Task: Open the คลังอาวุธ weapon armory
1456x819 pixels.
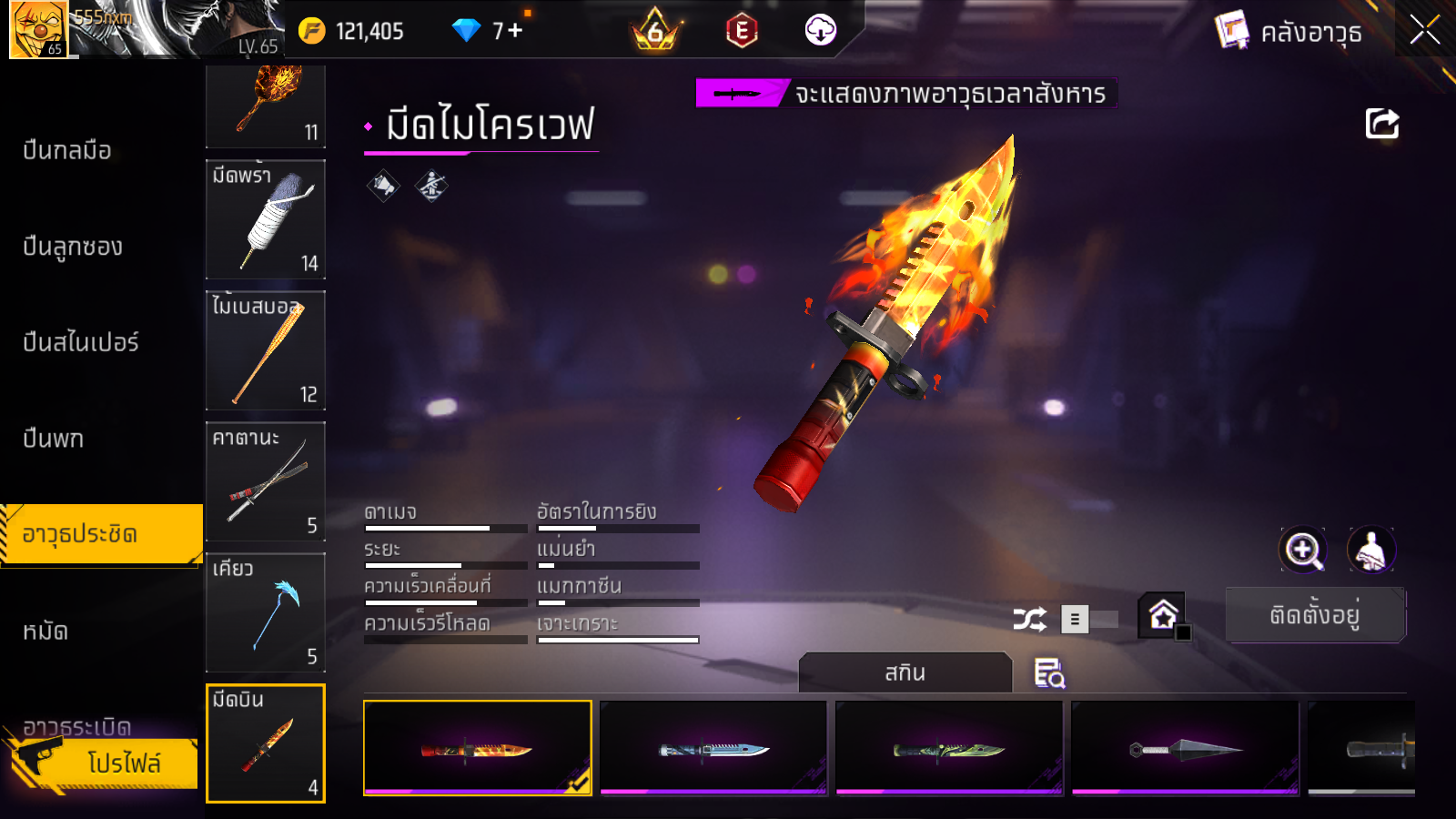Action: (x=1289, y=32)
